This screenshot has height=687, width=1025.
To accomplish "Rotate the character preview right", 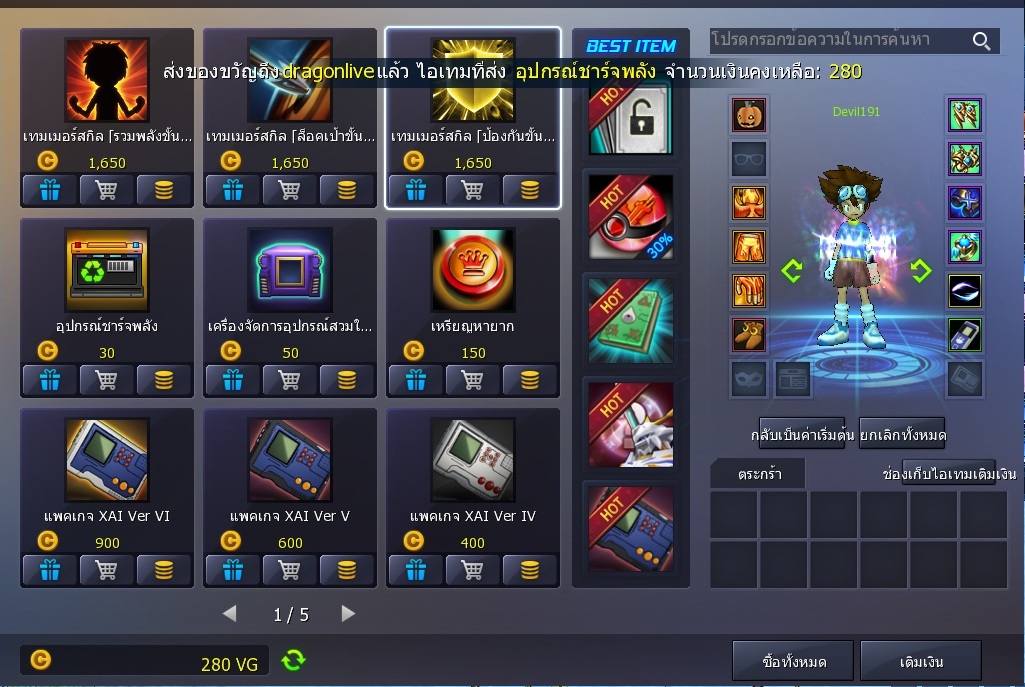I will click(920, 271).
